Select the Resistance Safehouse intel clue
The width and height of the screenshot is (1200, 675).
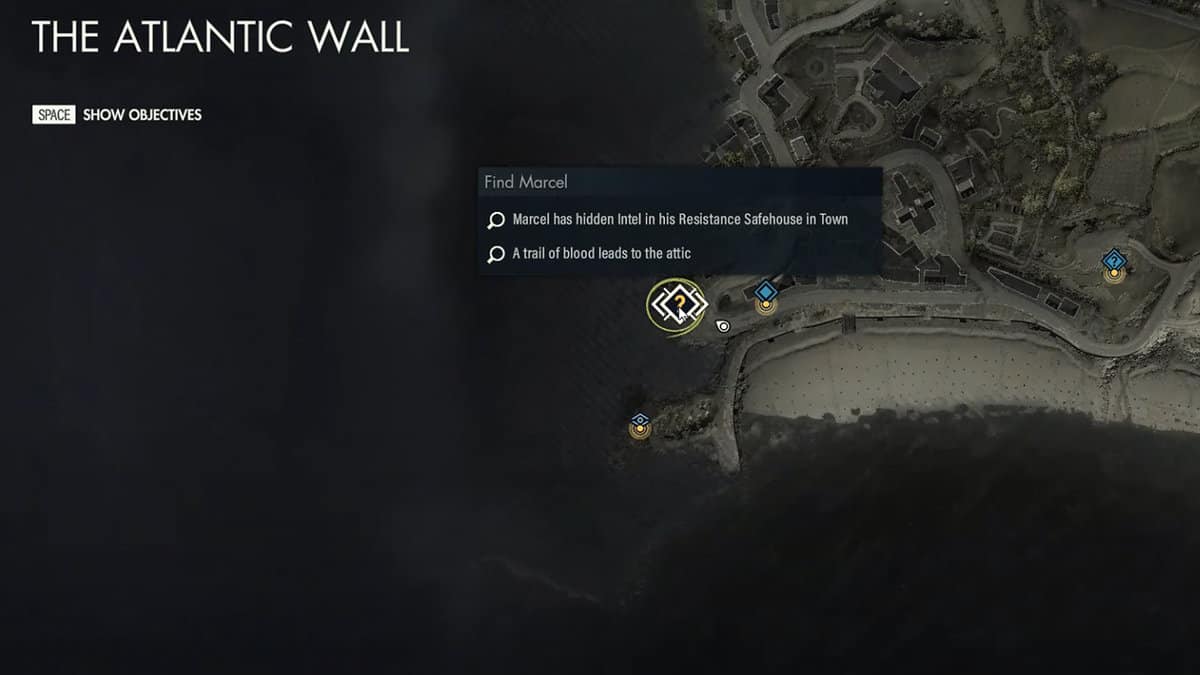click(x=680, y=219)
